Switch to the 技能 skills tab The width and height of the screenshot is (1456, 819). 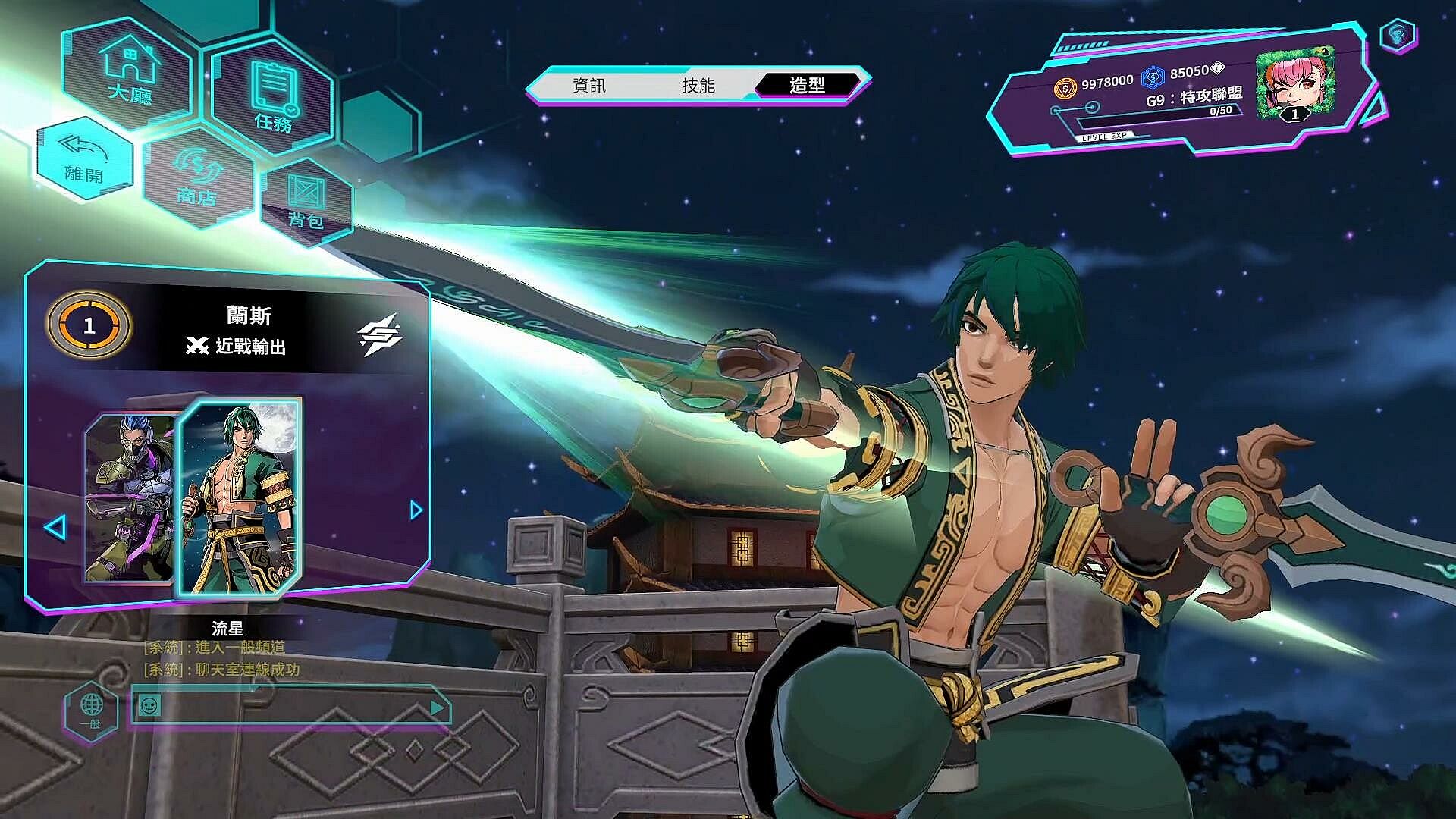click(x=698, y=86)
